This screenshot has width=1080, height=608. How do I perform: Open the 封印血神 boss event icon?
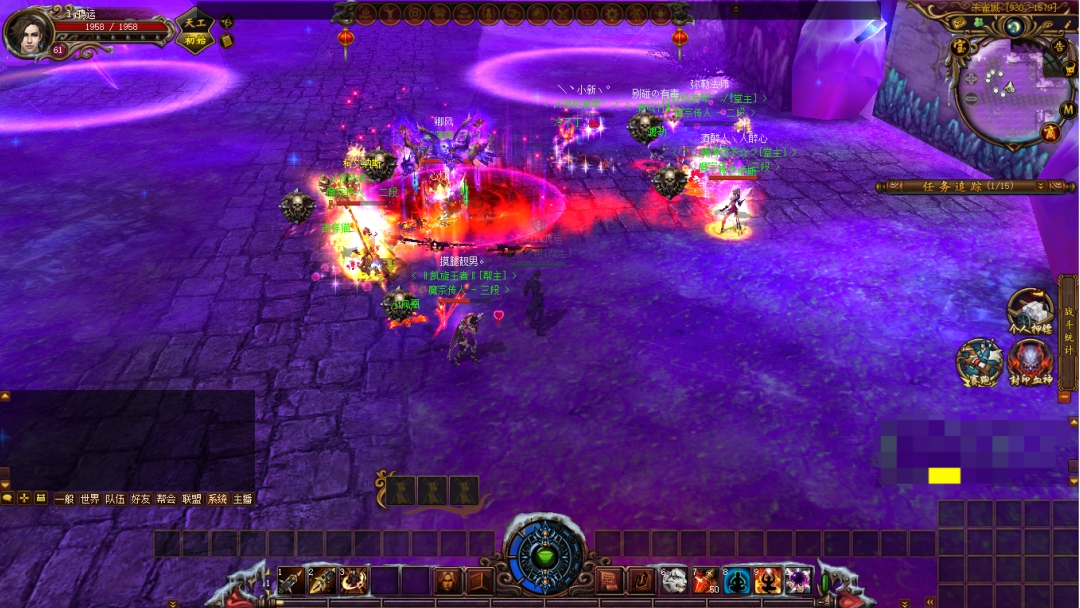[1029, 360]
